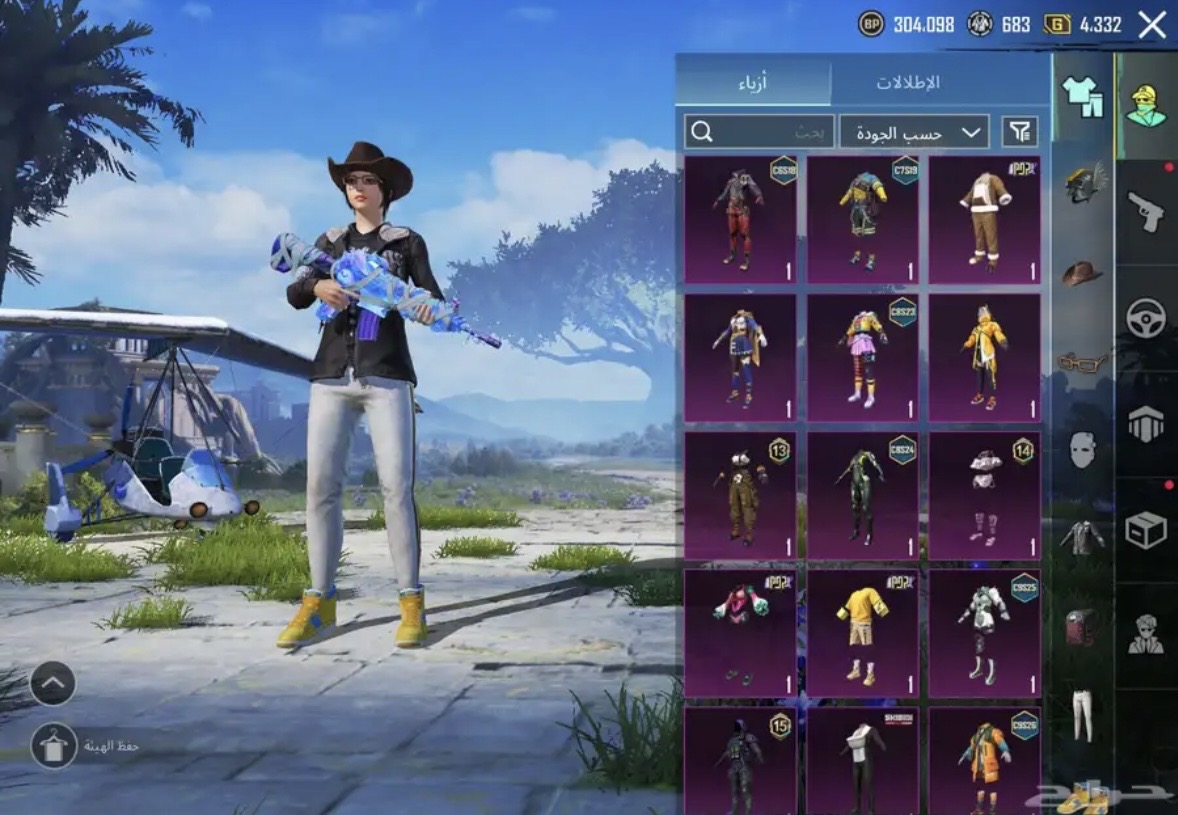Click the outfit search field
The height and width of the screenshot is (815, 1178).
(x=759, y=131)
